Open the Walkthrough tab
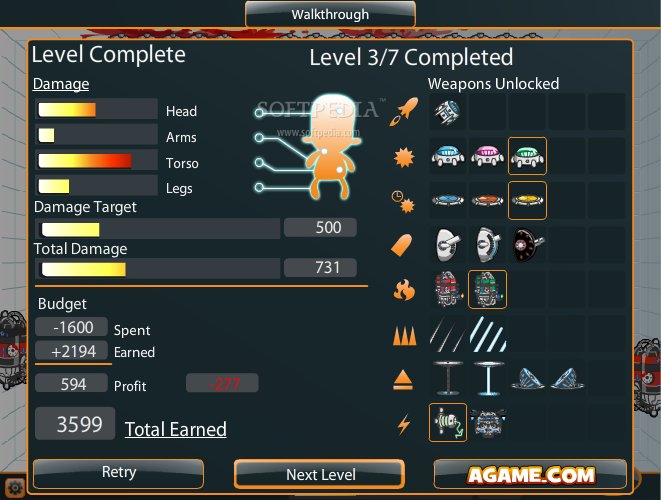 click(330, 14)
